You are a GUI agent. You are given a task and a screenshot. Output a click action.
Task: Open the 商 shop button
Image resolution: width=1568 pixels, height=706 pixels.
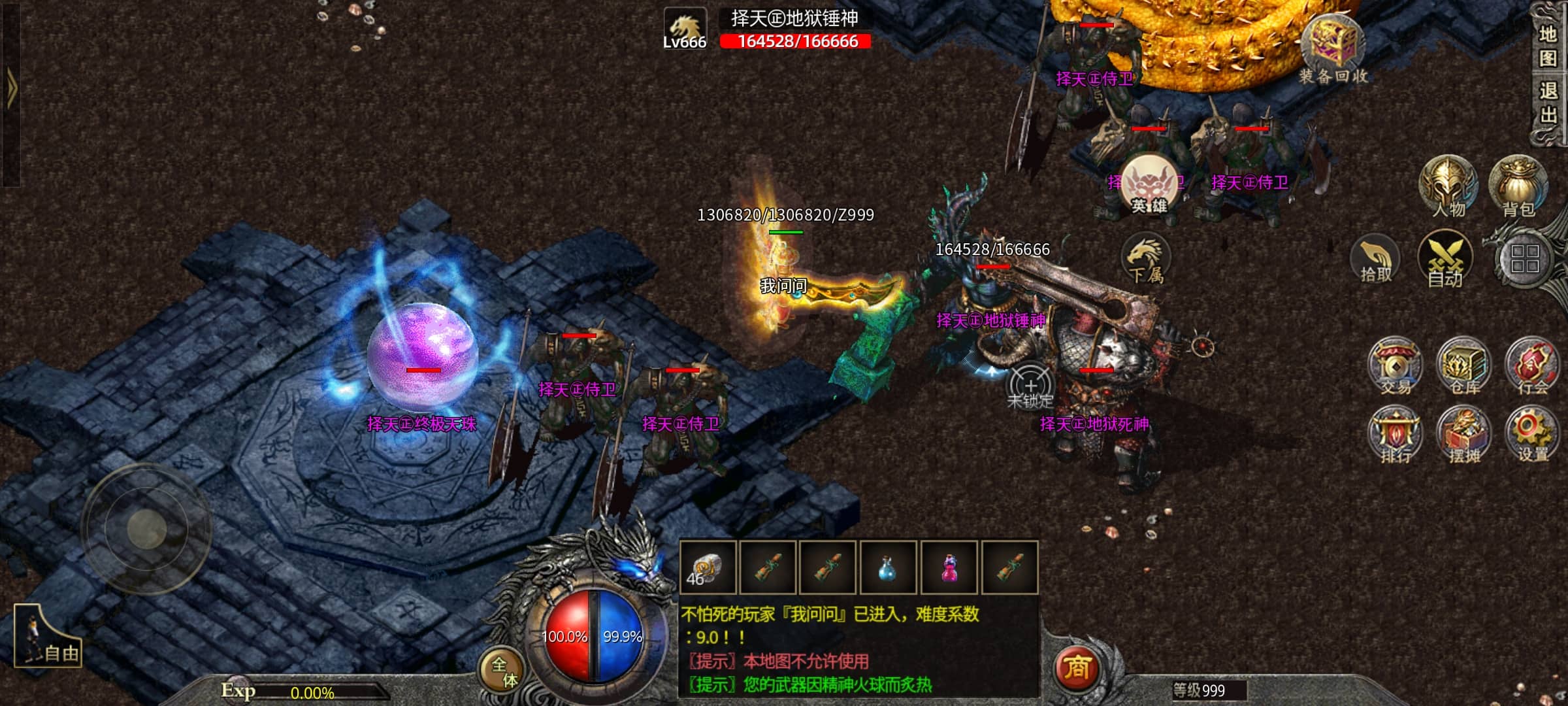pyautogui.click(x=1077, y=668)
